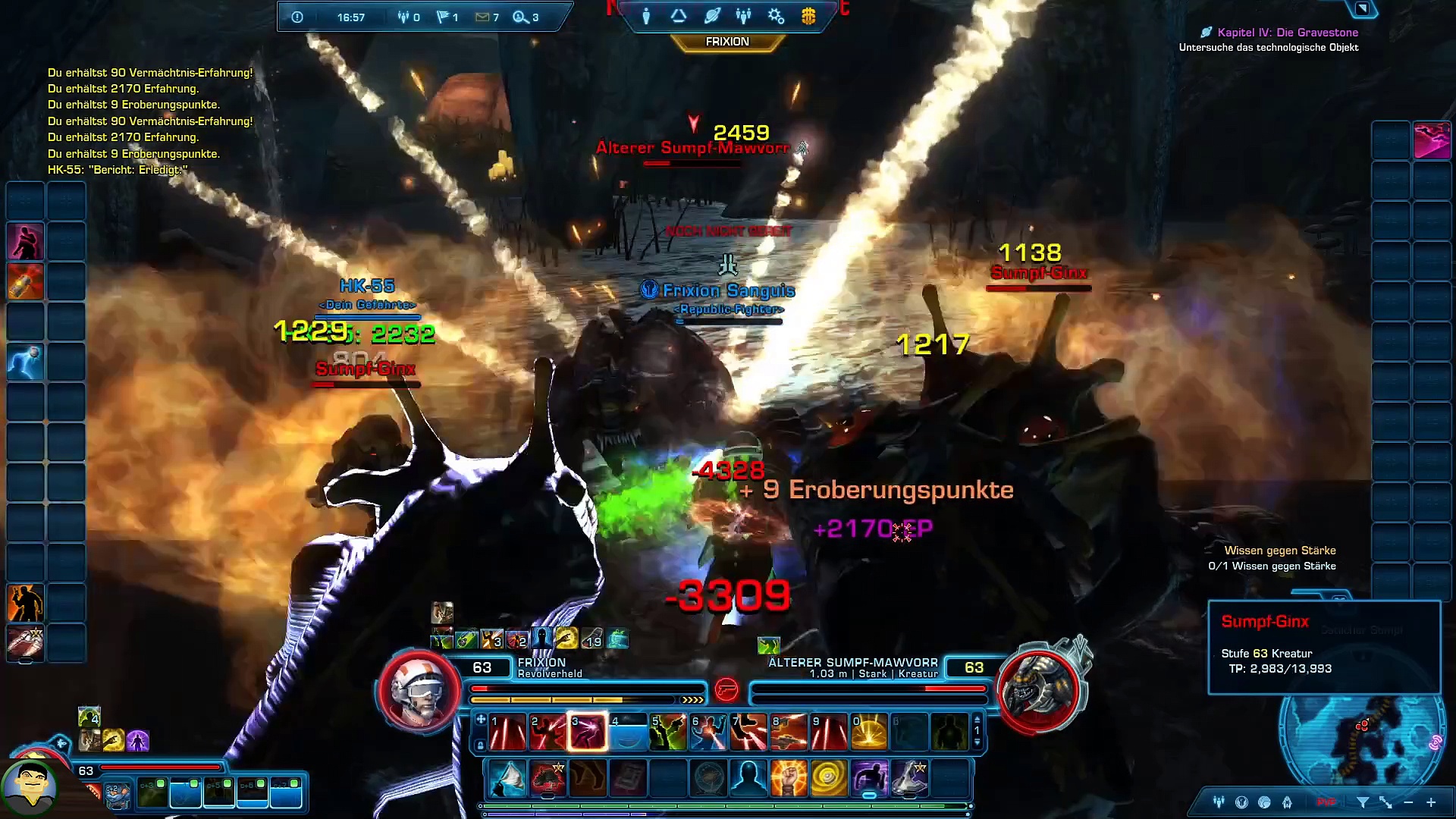
Task: Open the character menu icon
Action: click(646, 16)
